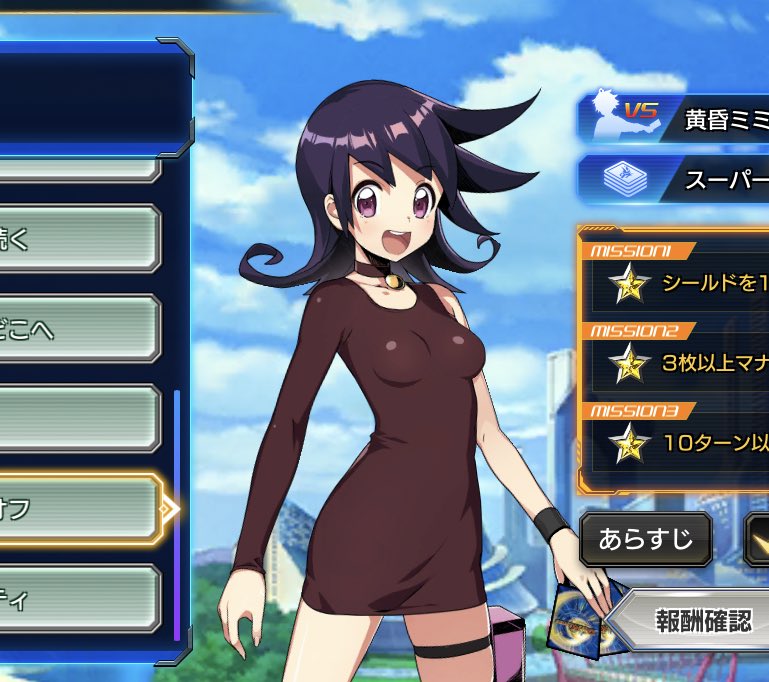View the スーパー deck entry

pyautogui.click(x=675, y=179)
